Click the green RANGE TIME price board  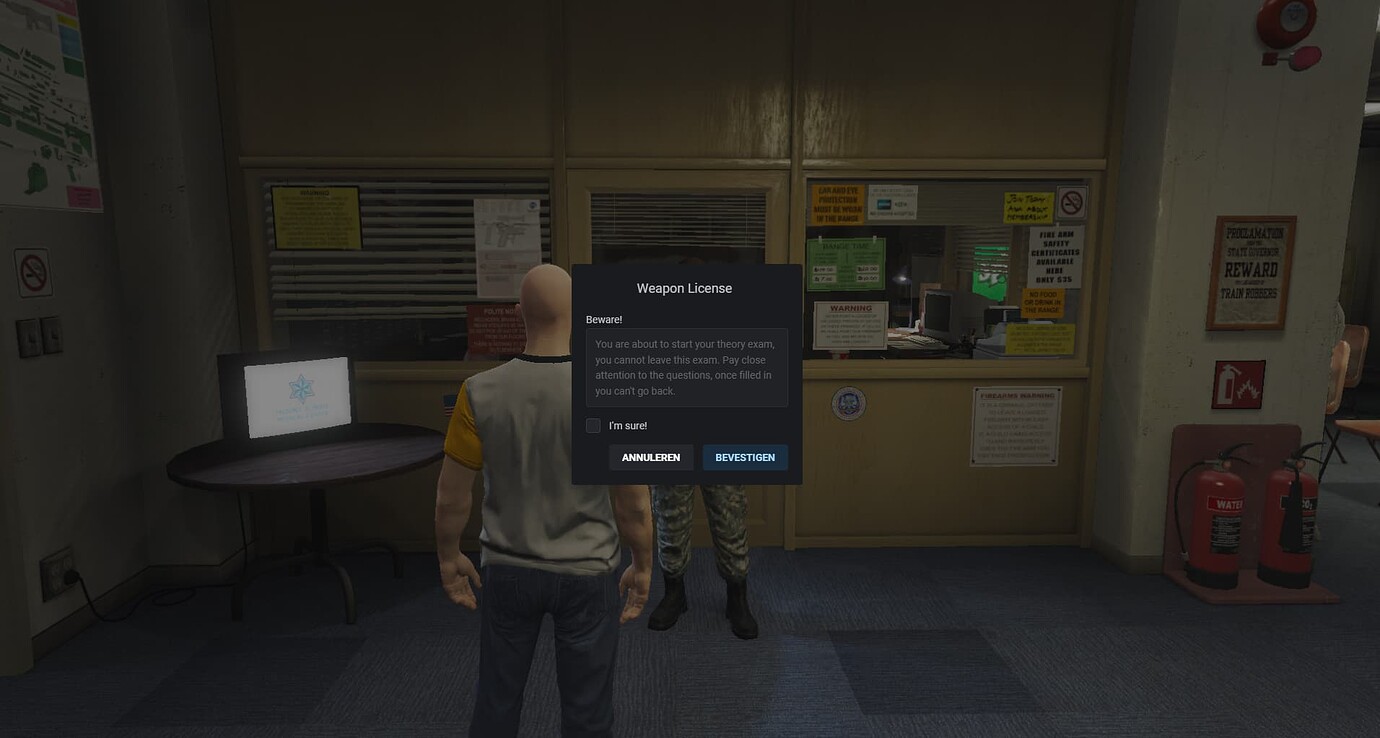point(846,263)
